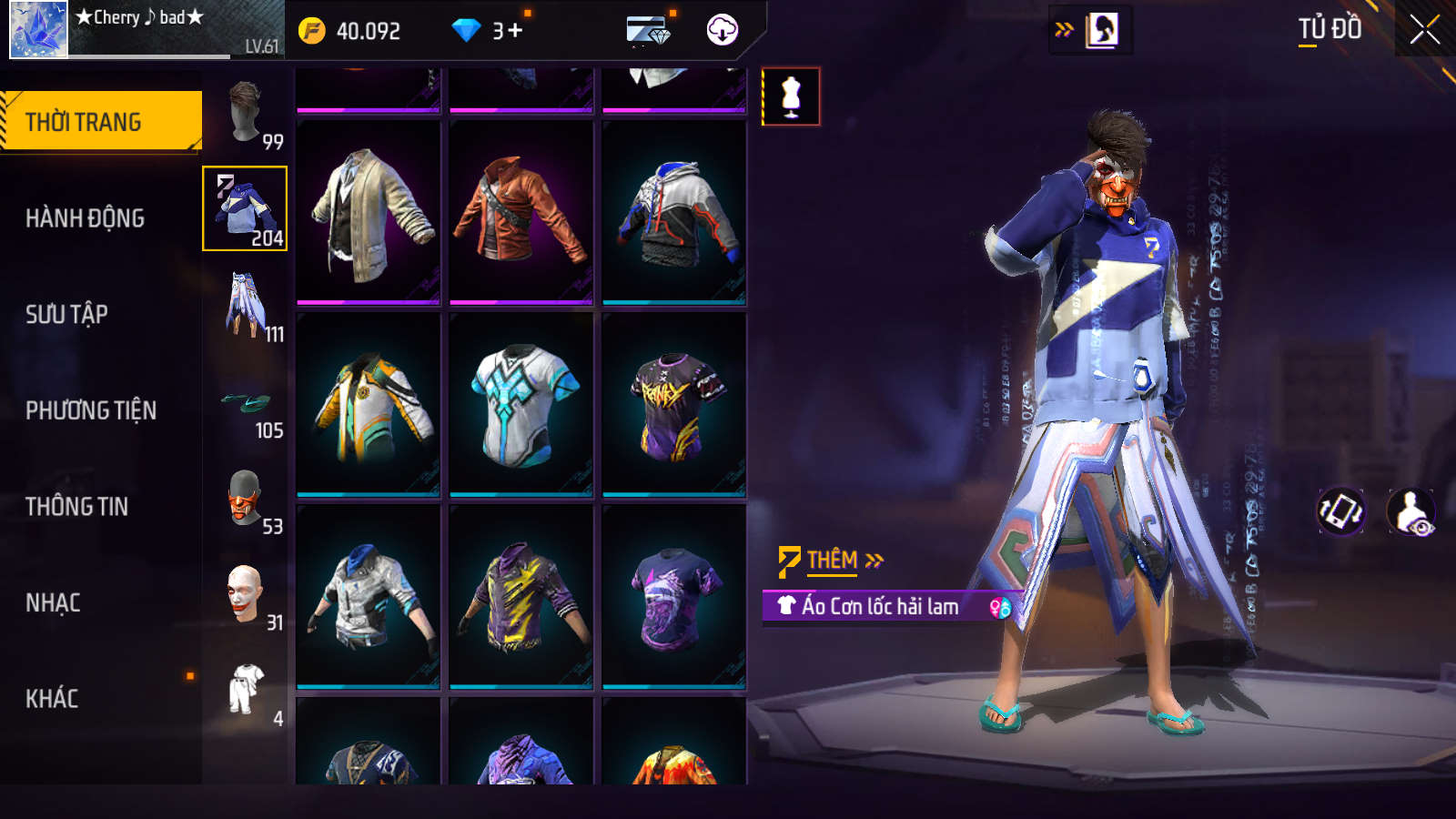The width and height of the screenshot is (1456, 819).
Task: Add diamonds with the plus button
Action: tap(515, 31)
